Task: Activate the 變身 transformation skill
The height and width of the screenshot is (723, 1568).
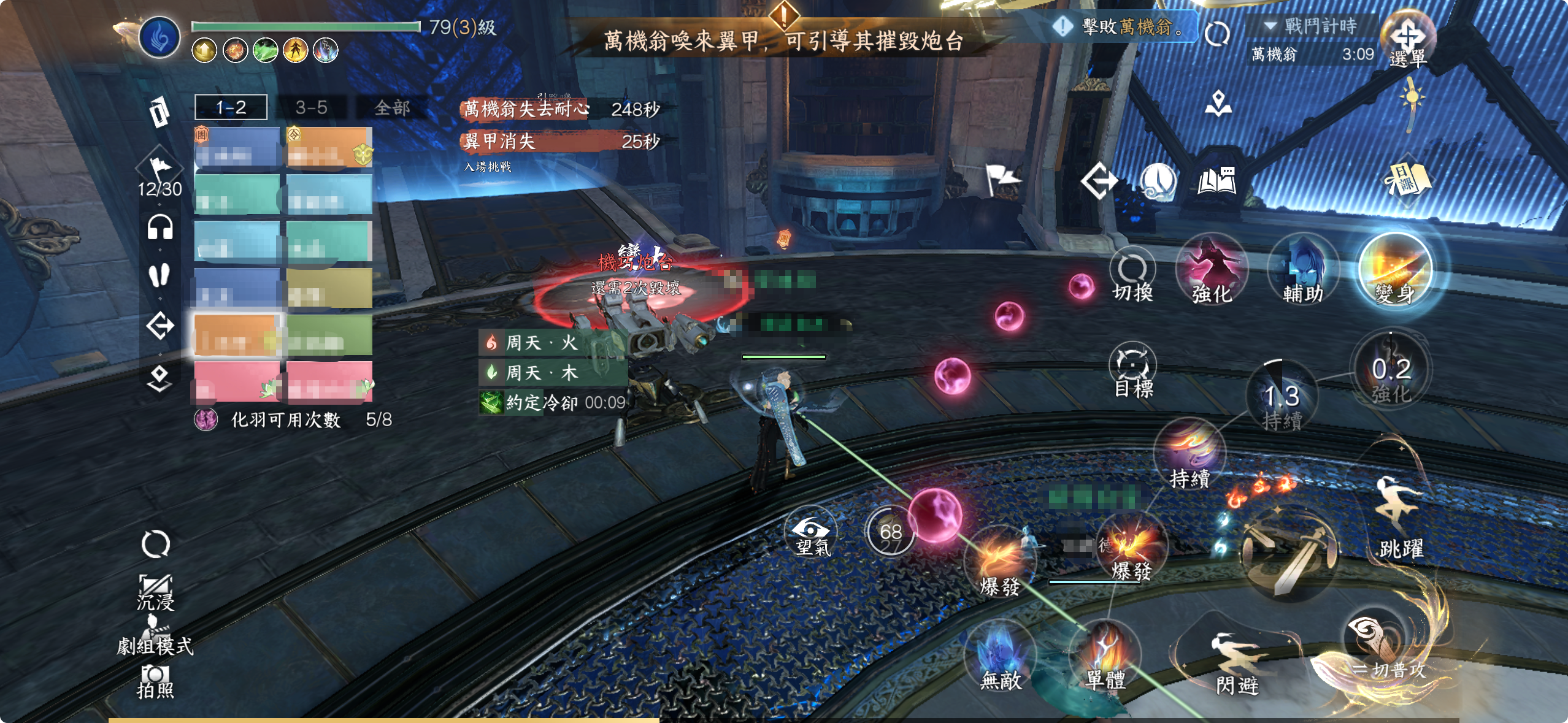Action: (1395, 270)
